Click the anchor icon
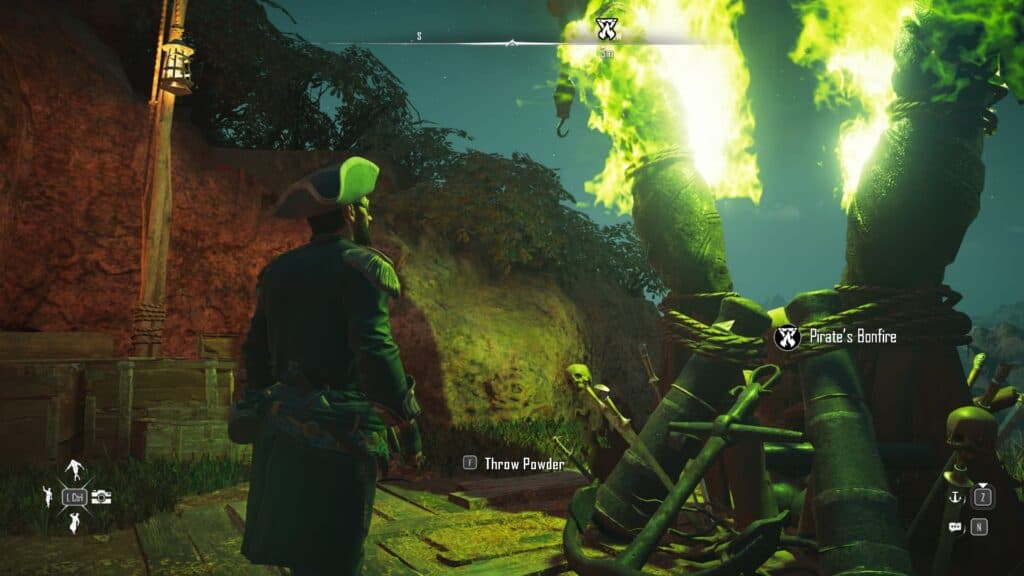The image size is (1024, 576). (x=954, y=499)
